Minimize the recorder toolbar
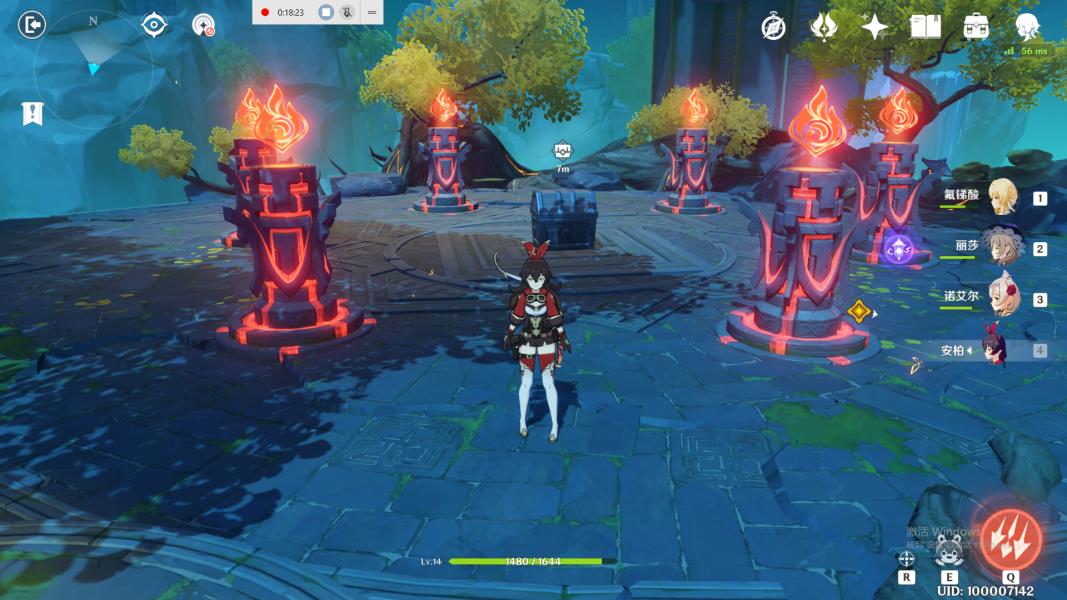 (x=372, y=12)
